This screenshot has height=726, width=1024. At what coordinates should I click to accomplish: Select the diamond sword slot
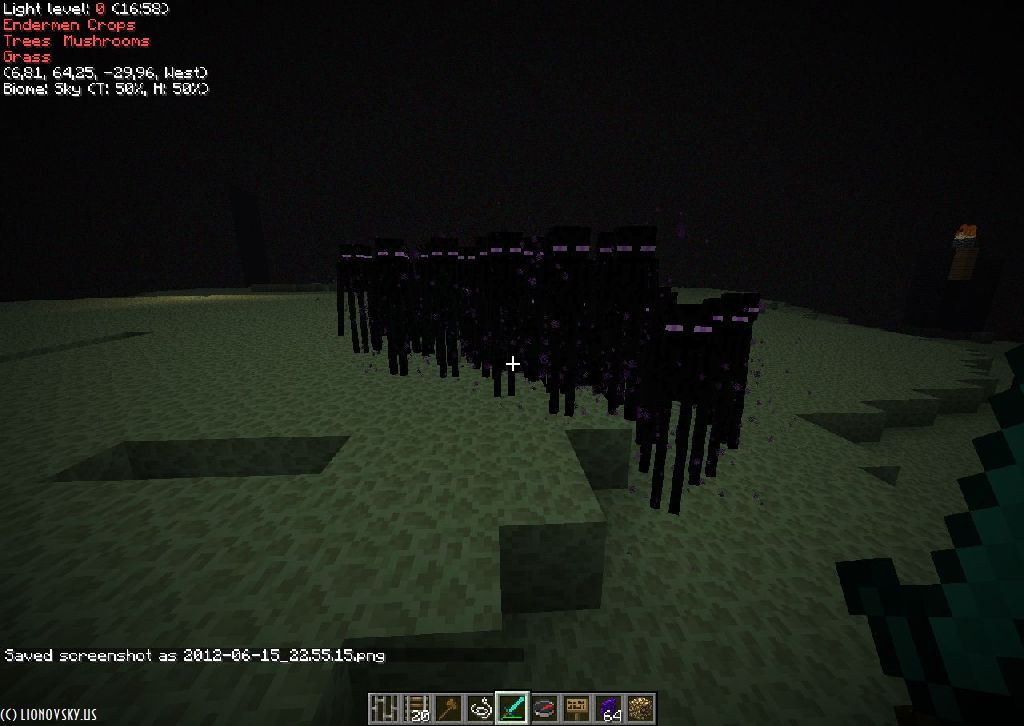tap(512, 708)
